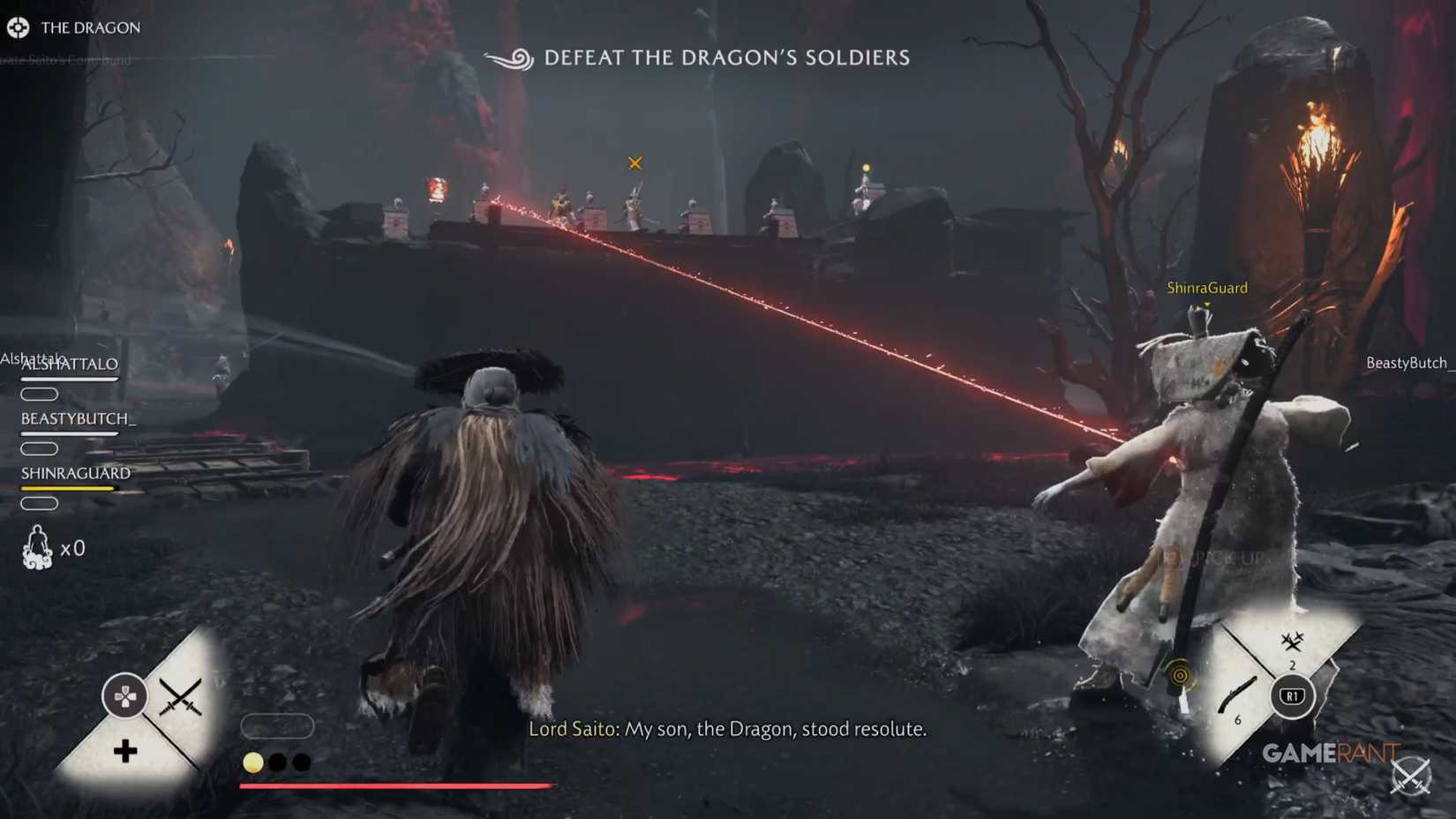Click THE DRAGON quest icon

(x=19, y=26)
